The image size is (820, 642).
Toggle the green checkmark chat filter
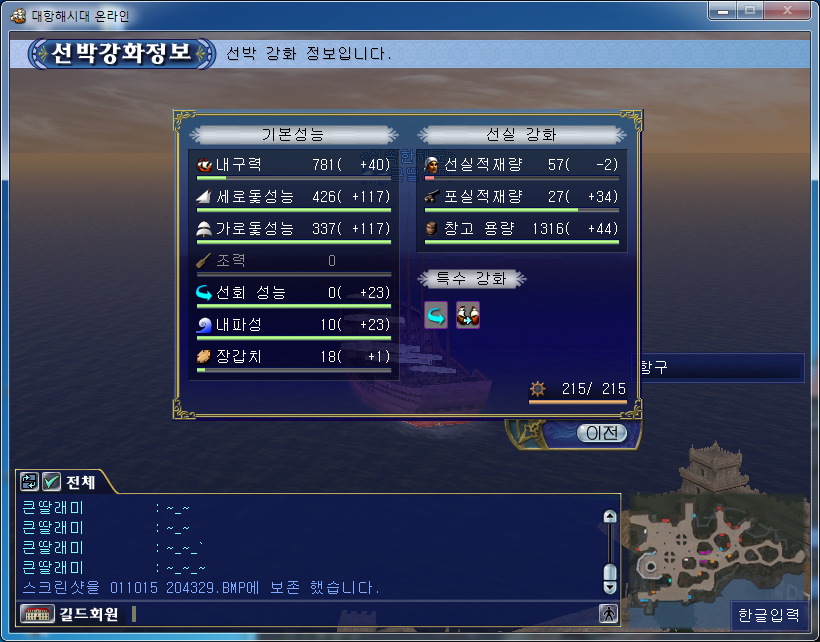(x=51, y=482)
